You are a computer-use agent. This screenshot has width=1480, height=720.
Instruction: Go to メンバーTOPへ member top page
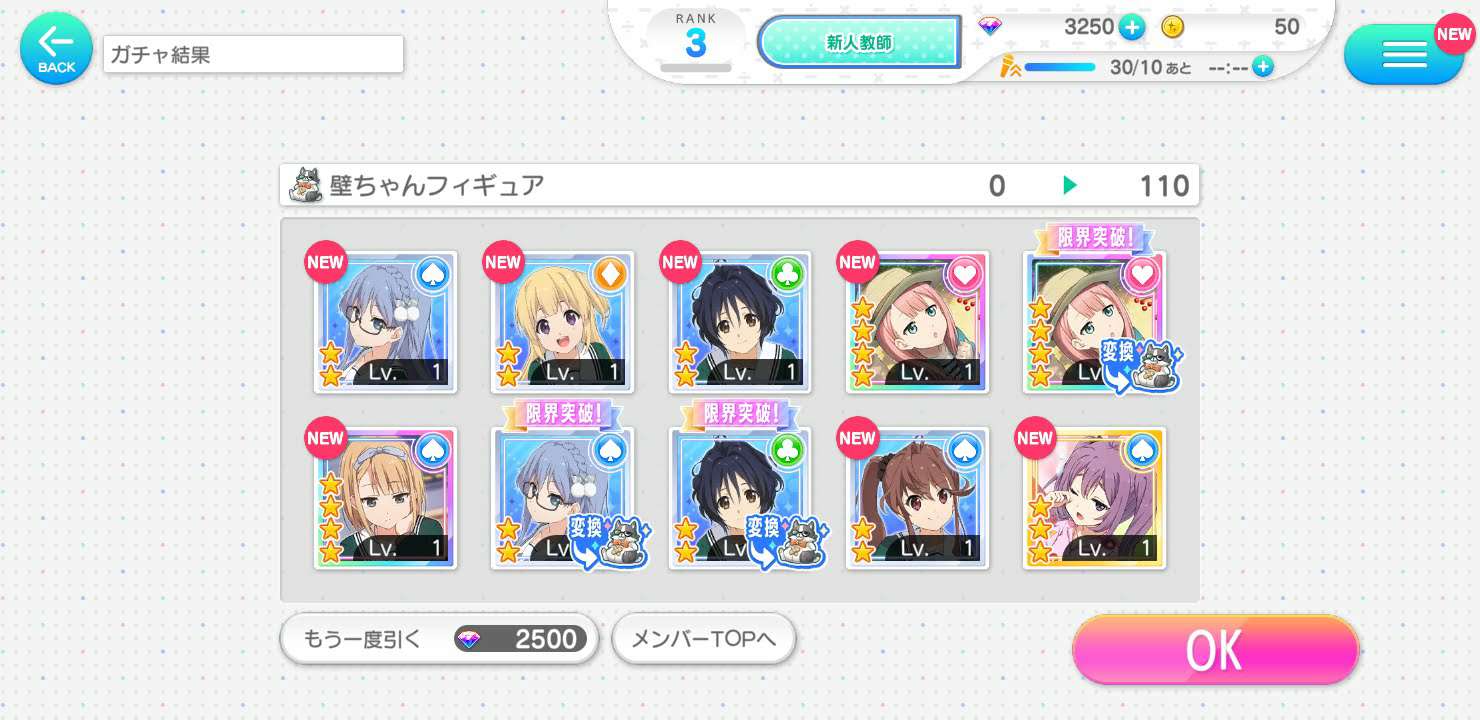point(703,639)
